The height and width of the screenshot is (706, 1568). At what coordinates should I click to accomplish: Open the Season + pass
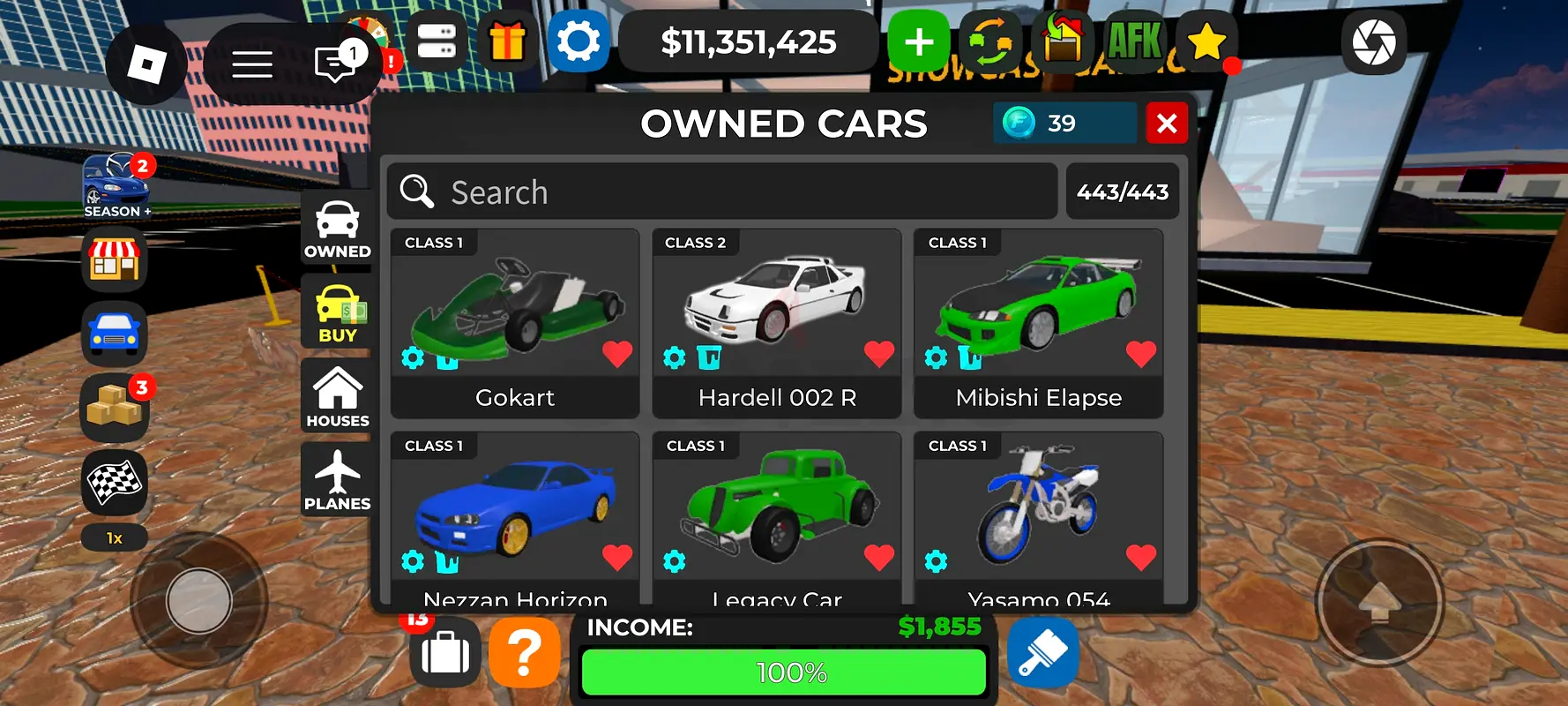(x=117, y=185)
